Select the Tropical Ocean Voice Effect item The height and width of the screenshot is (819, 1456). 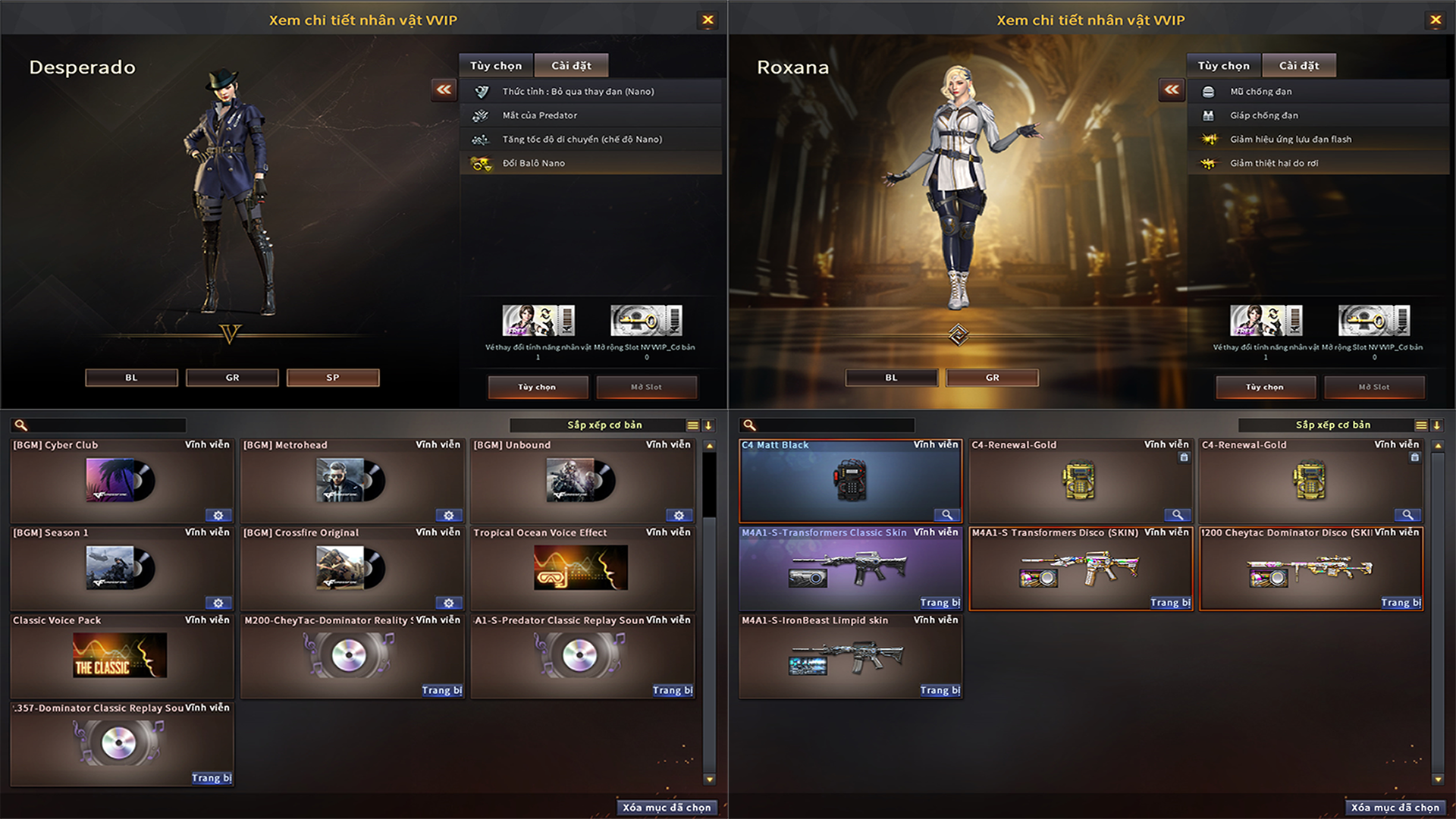point(582,569)
